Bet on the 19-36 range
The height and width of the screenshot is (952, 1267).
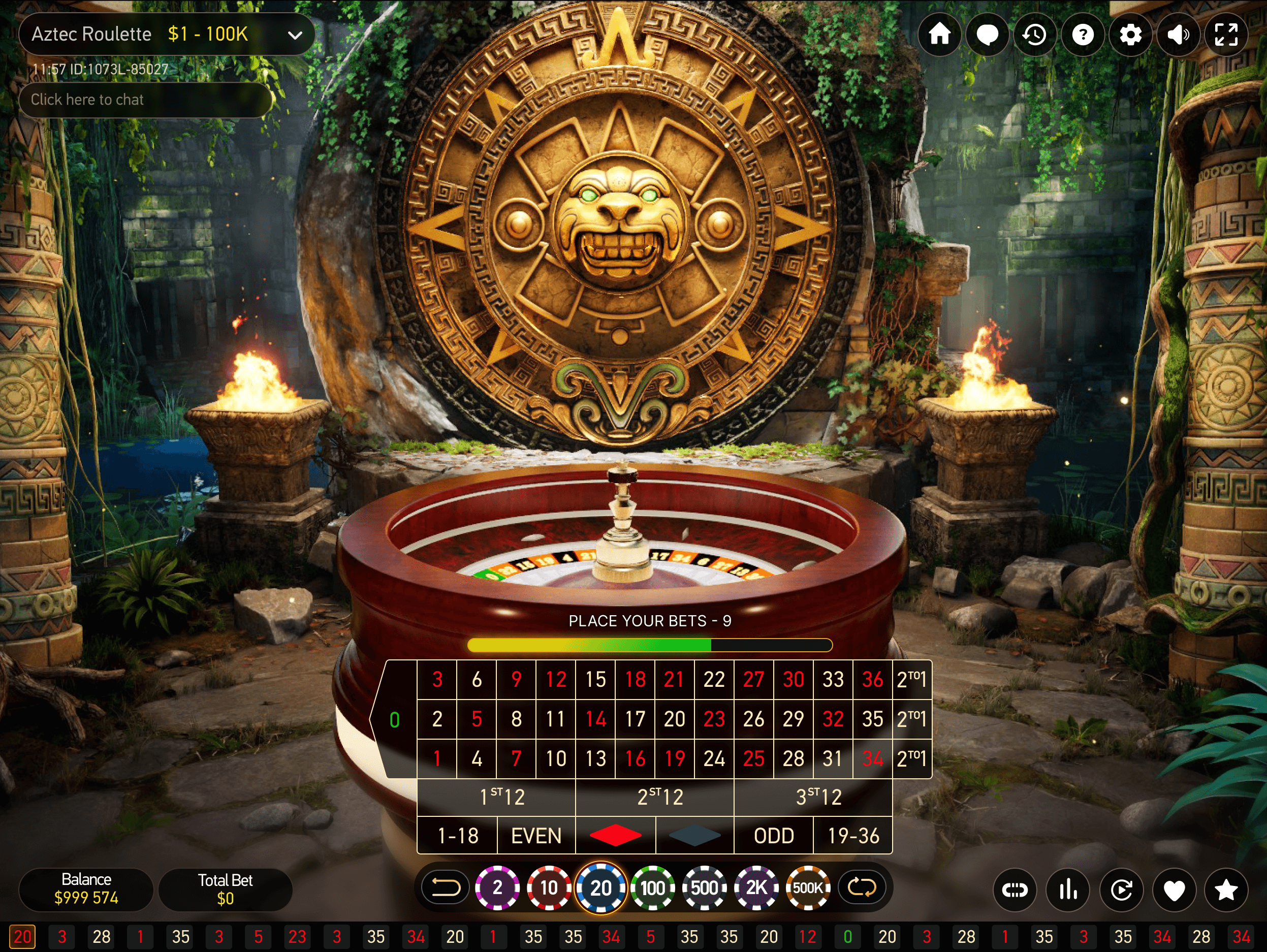[x=853, y=836]
